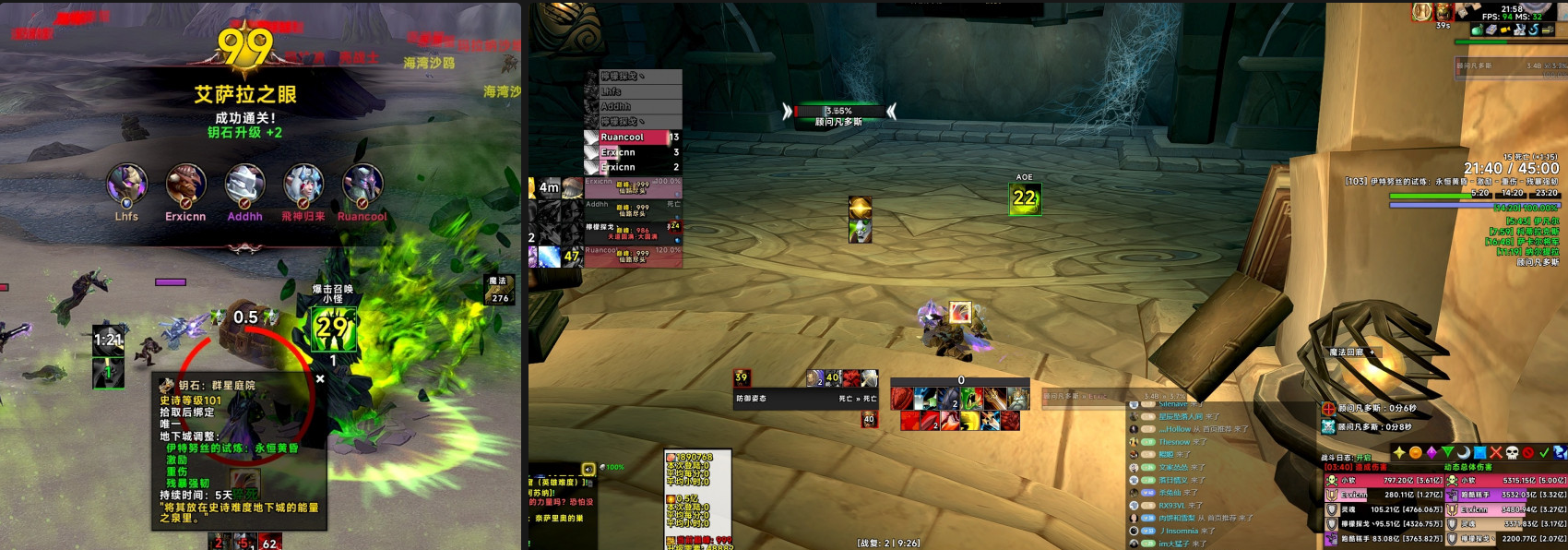1568x550 pixels.
Task: Close the keystone tooltip with the X
Action: coord(320,378)
